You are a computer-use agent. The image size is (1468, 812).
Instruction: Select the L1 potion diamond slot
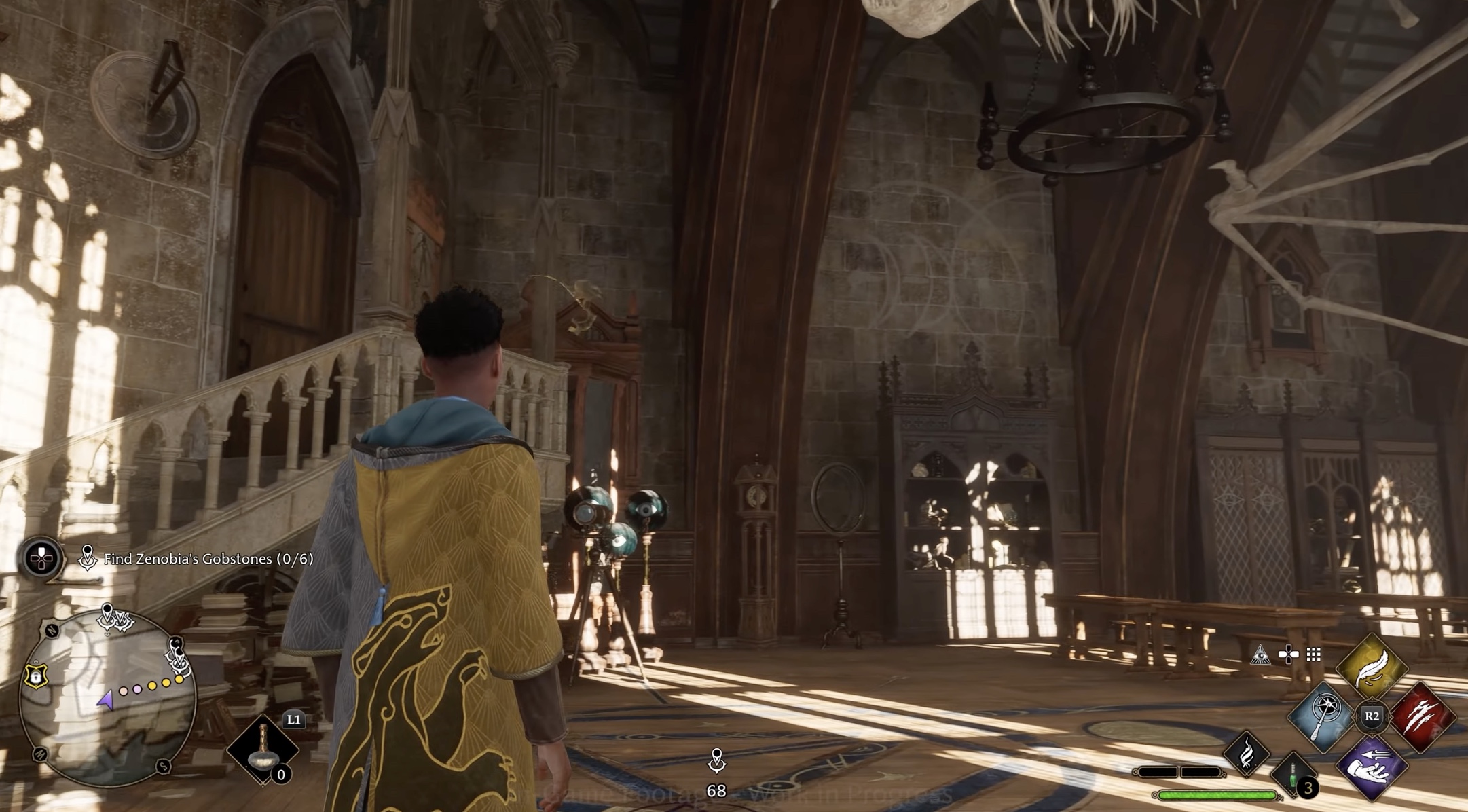262,749
